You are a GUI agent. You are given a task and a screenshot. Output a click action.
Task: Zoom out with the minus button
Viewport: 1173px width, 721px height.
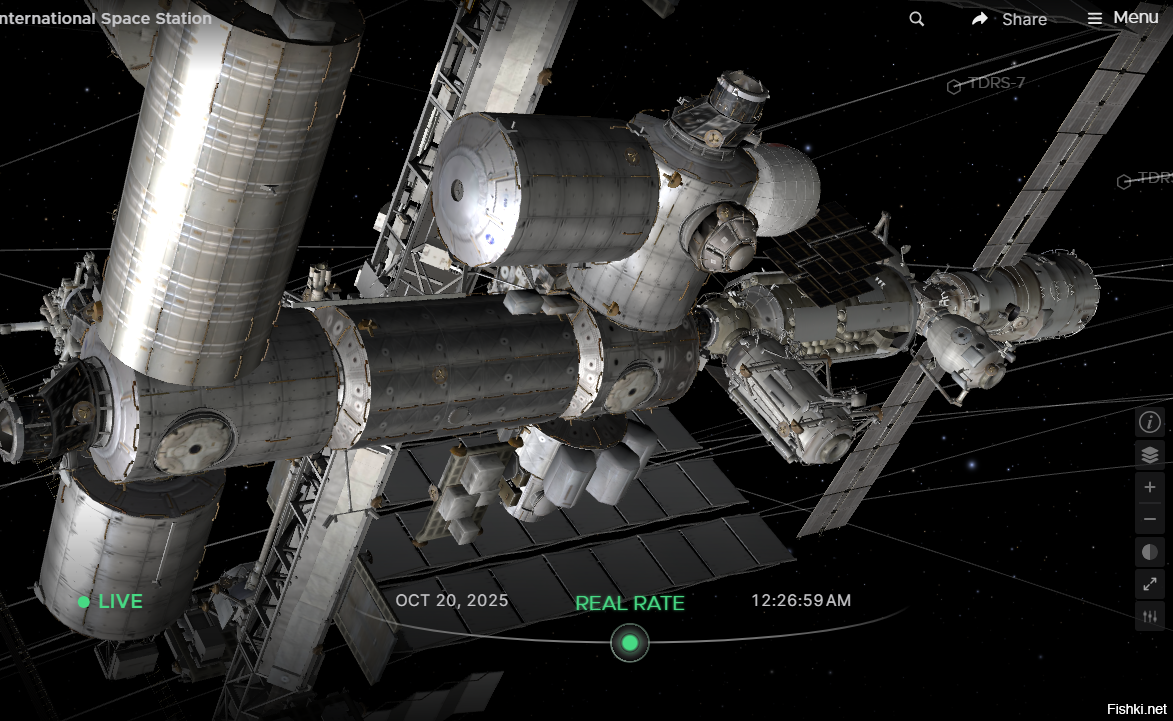pyautogui.click(x=1150, y=520)
